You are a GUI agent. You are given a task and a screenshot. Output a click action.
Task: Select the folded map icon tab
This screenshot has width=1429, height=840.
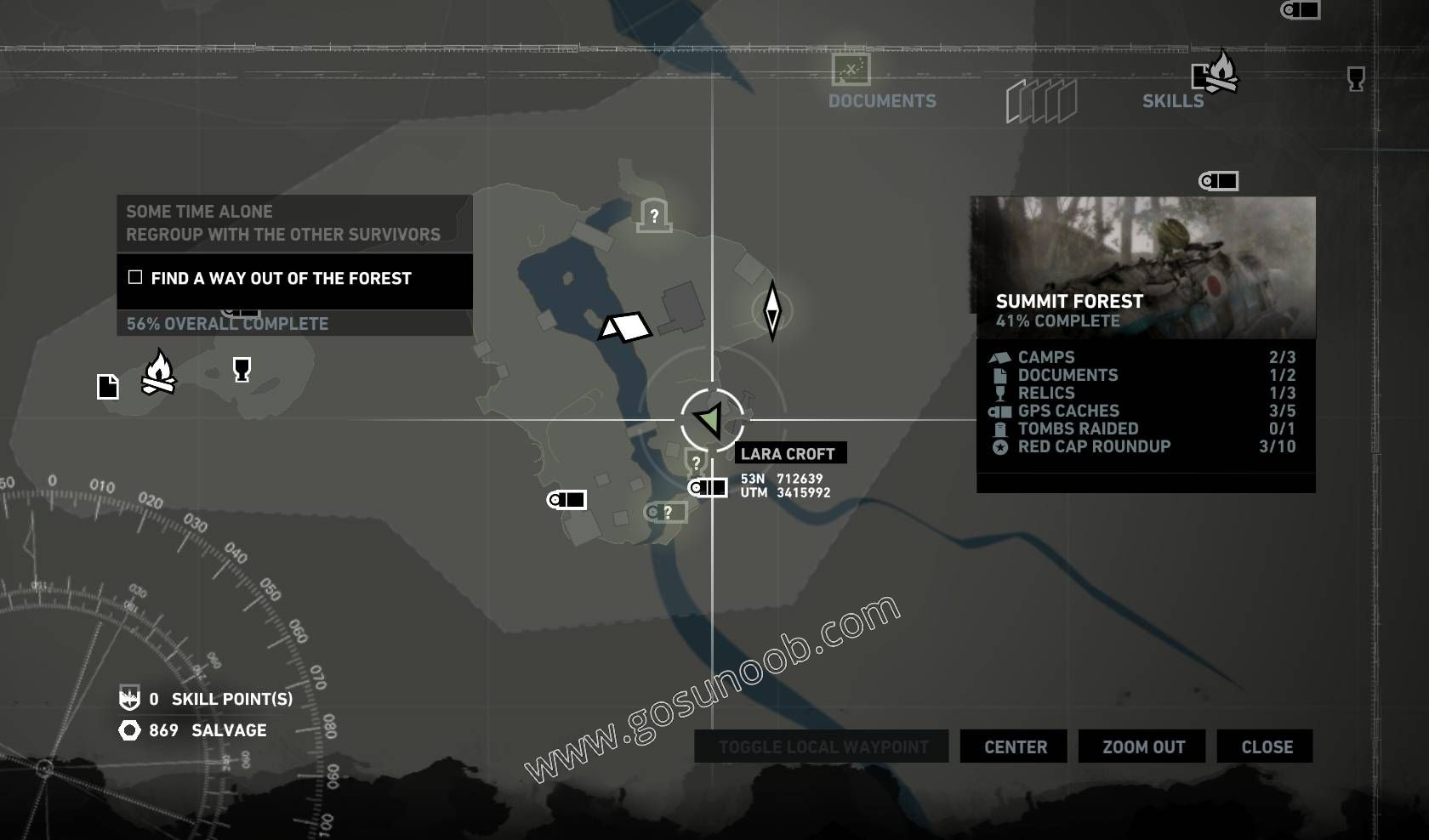pyautogui.click(x=1041, y=101)
